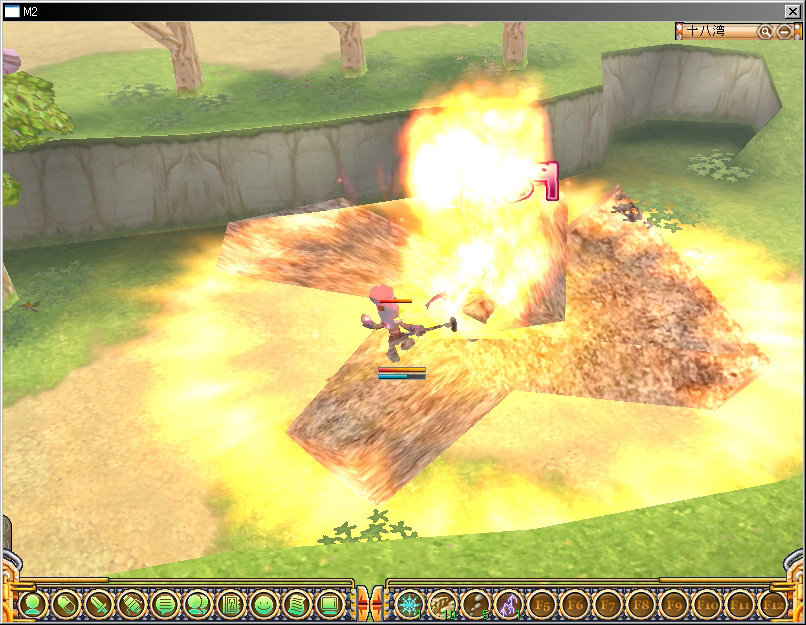Image resolution: width=806 pixels, height=625 pixels.
Task: Open the scroll document menu icon
Action: [296, 604]
